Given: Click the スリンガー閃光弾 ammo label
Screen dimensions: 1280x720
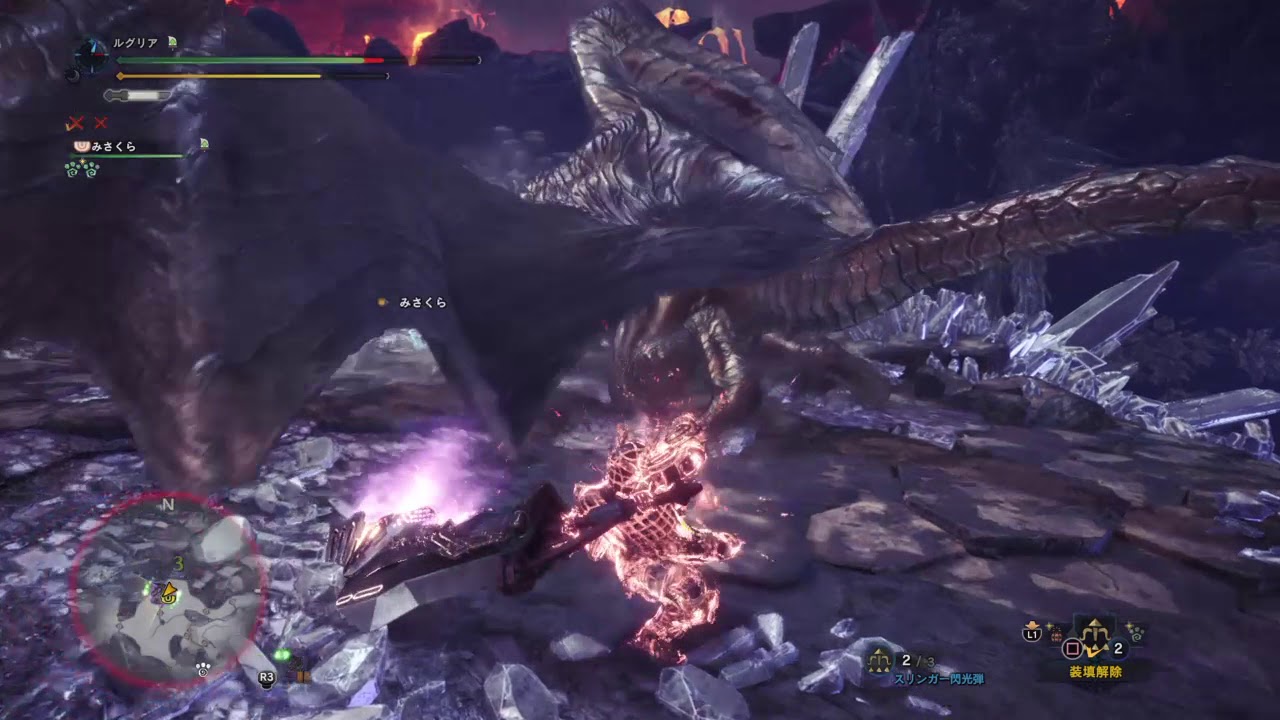Looking at the screenshot, I should pyautogui.click(x=940, y=678).
